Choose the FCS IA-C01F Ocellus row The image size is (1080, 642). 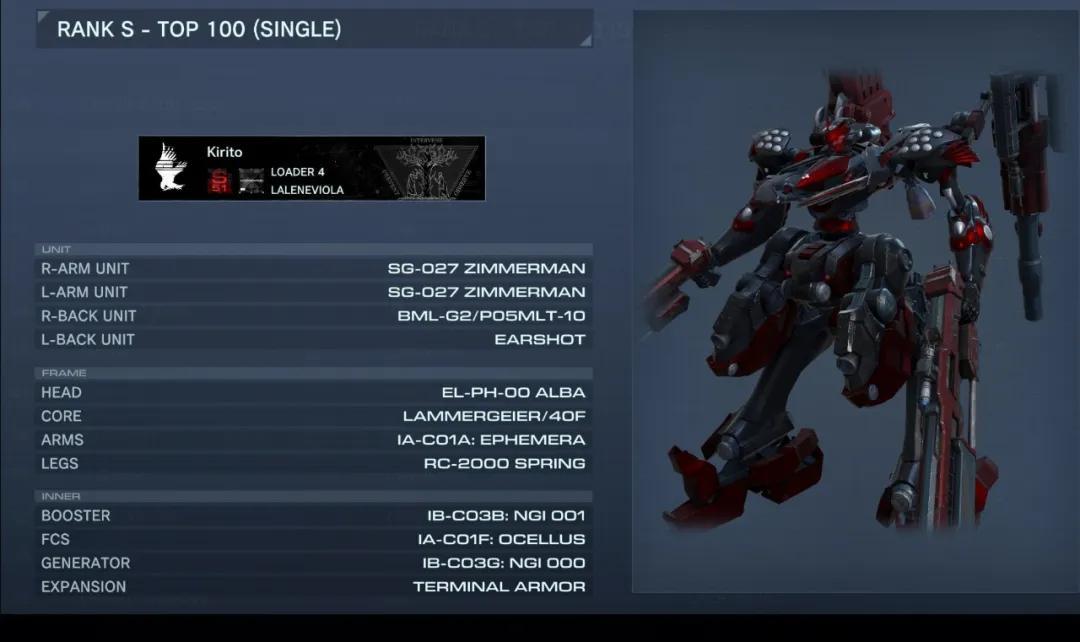(x=313, y=539)
